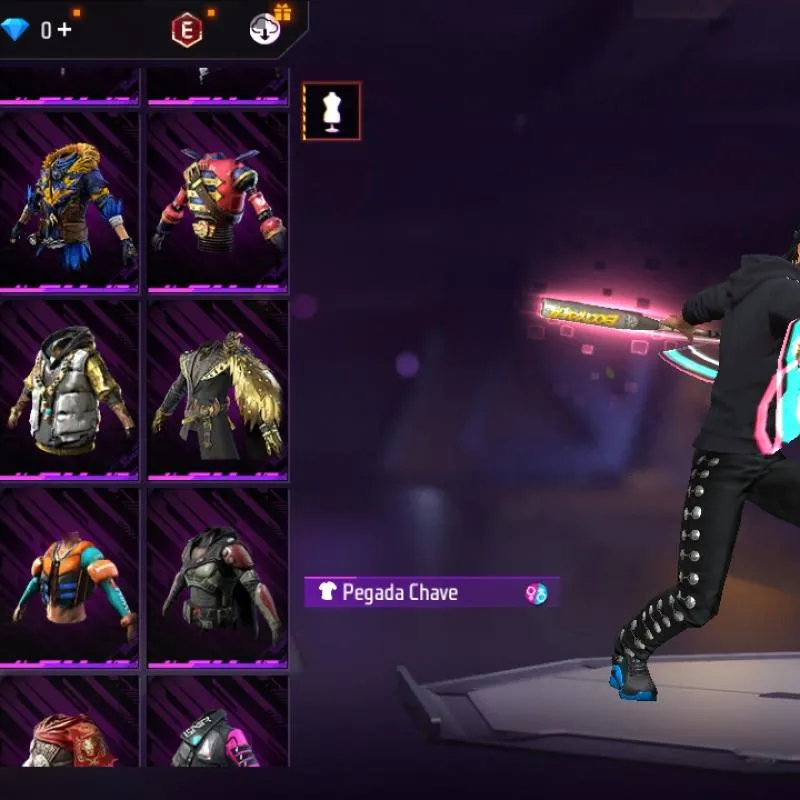Add diamonds using the plus button
Viewport: 800px width, 800px height.
[64, 30]
